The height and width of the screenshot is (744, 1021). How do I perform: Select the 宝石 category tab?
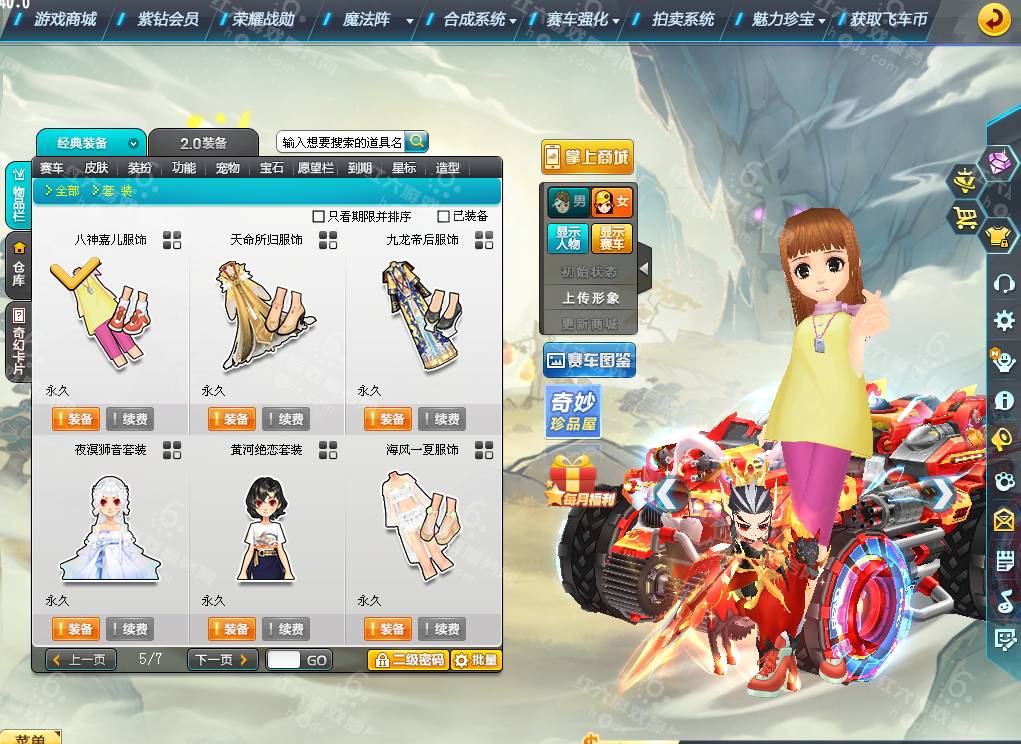point(272,168)
